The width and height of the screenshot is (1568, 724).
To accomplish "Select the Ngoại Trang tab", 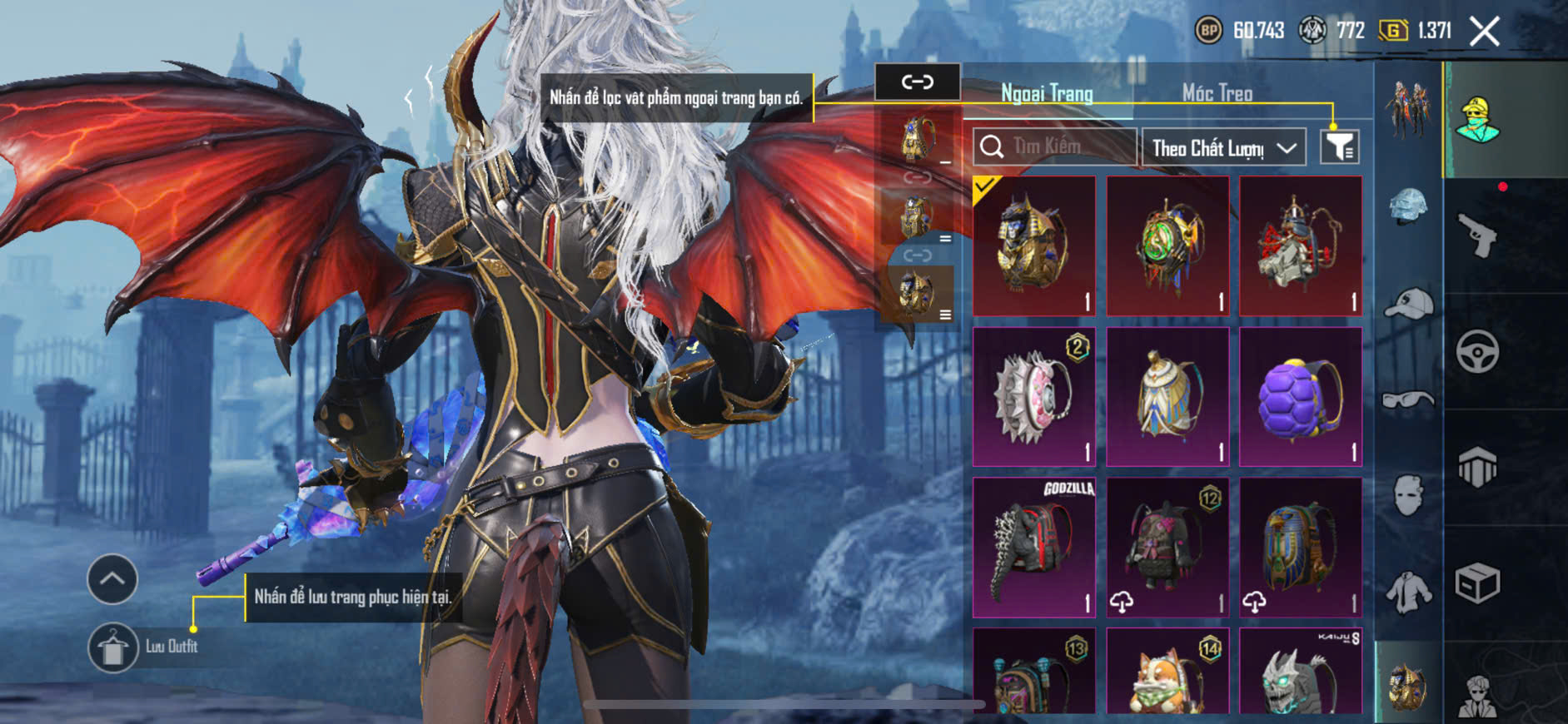I will point(1047,93).
